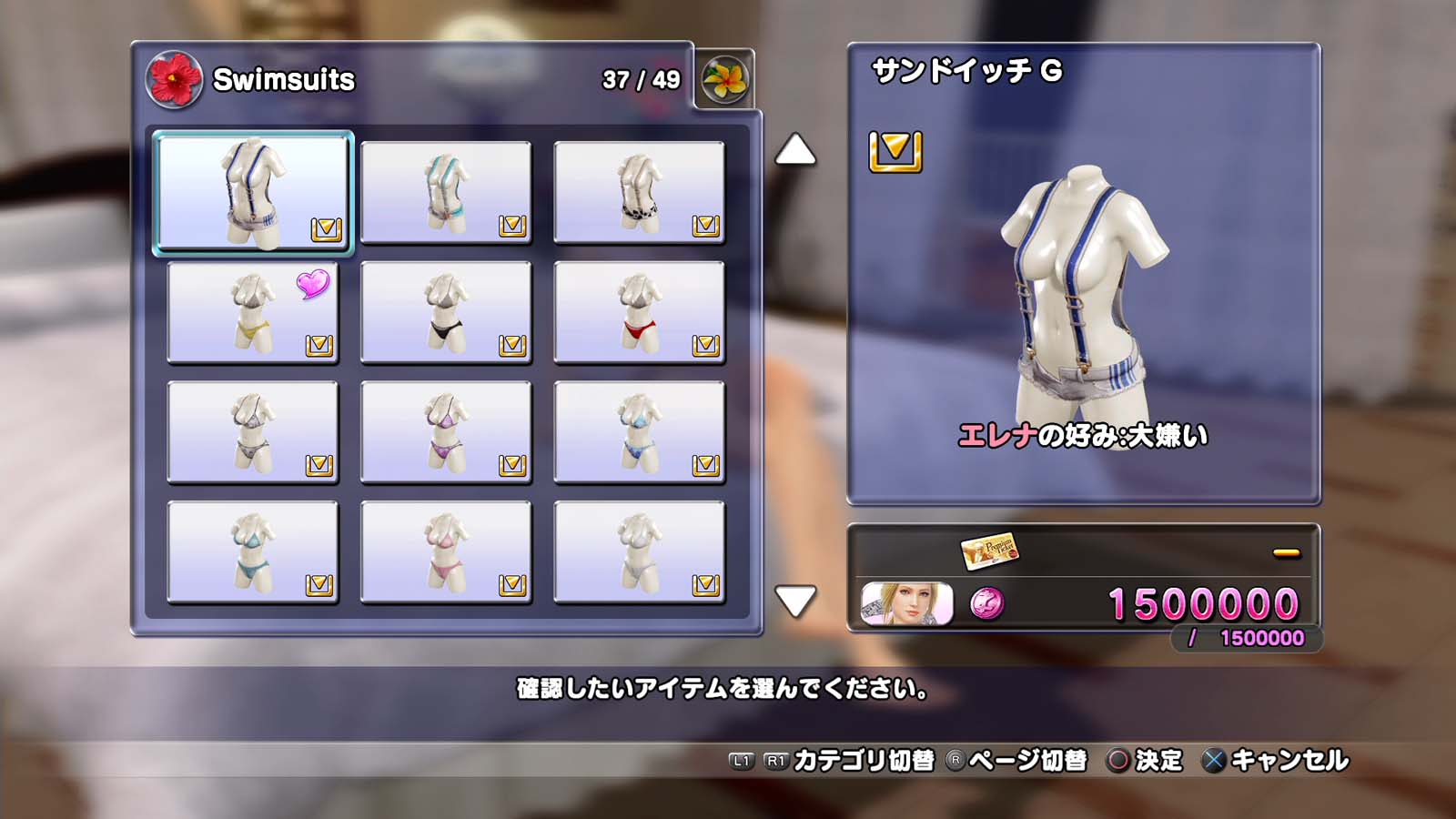1456x819 pixels.
Task: Select the yellow bikini with pink heart
Action: click(253, 312)
